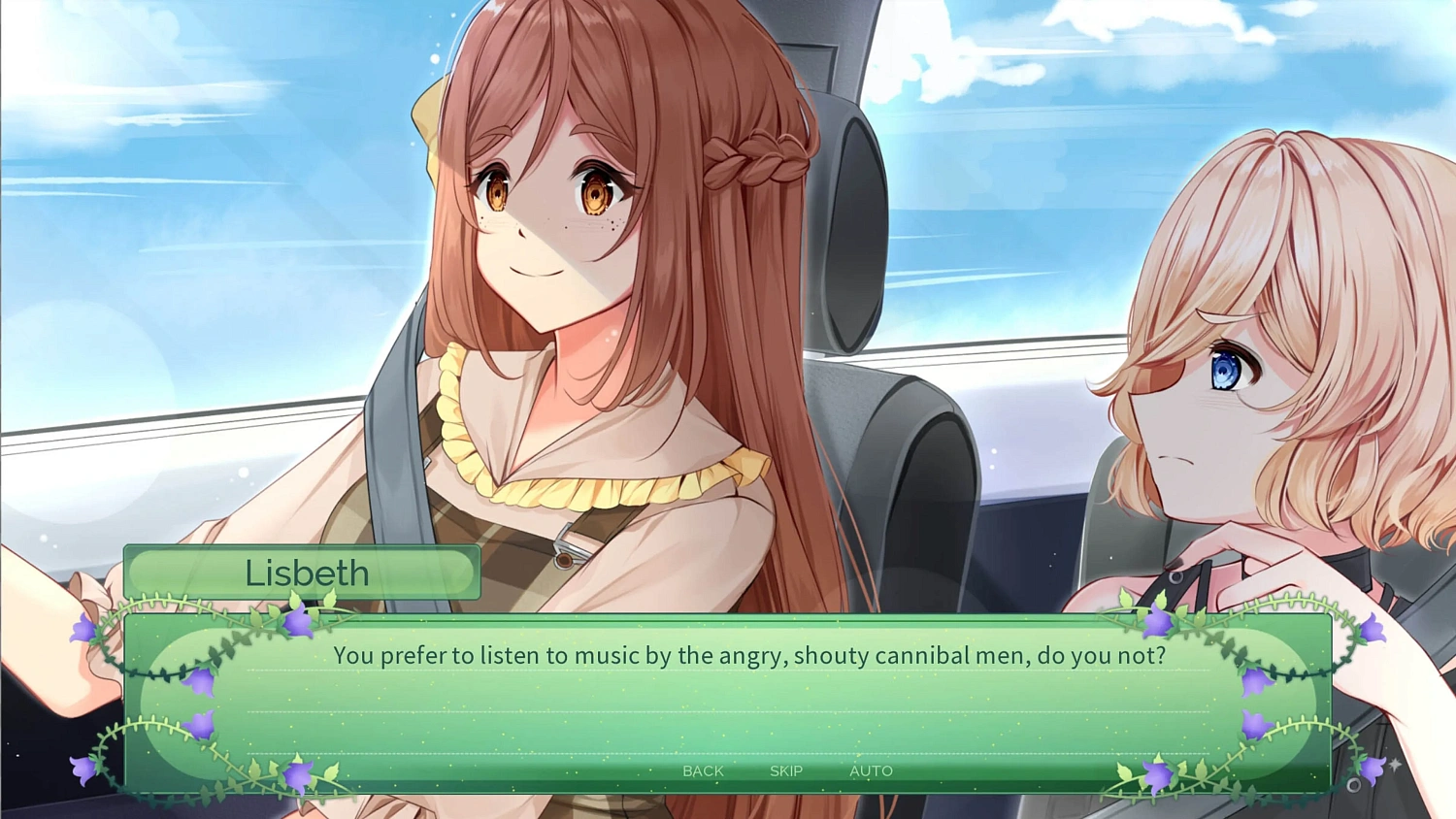Enable AUTO mode for automatic dialogue advance
This screenshot has width=1456, height=819.
pyautogui.click(x=871, y=770)
